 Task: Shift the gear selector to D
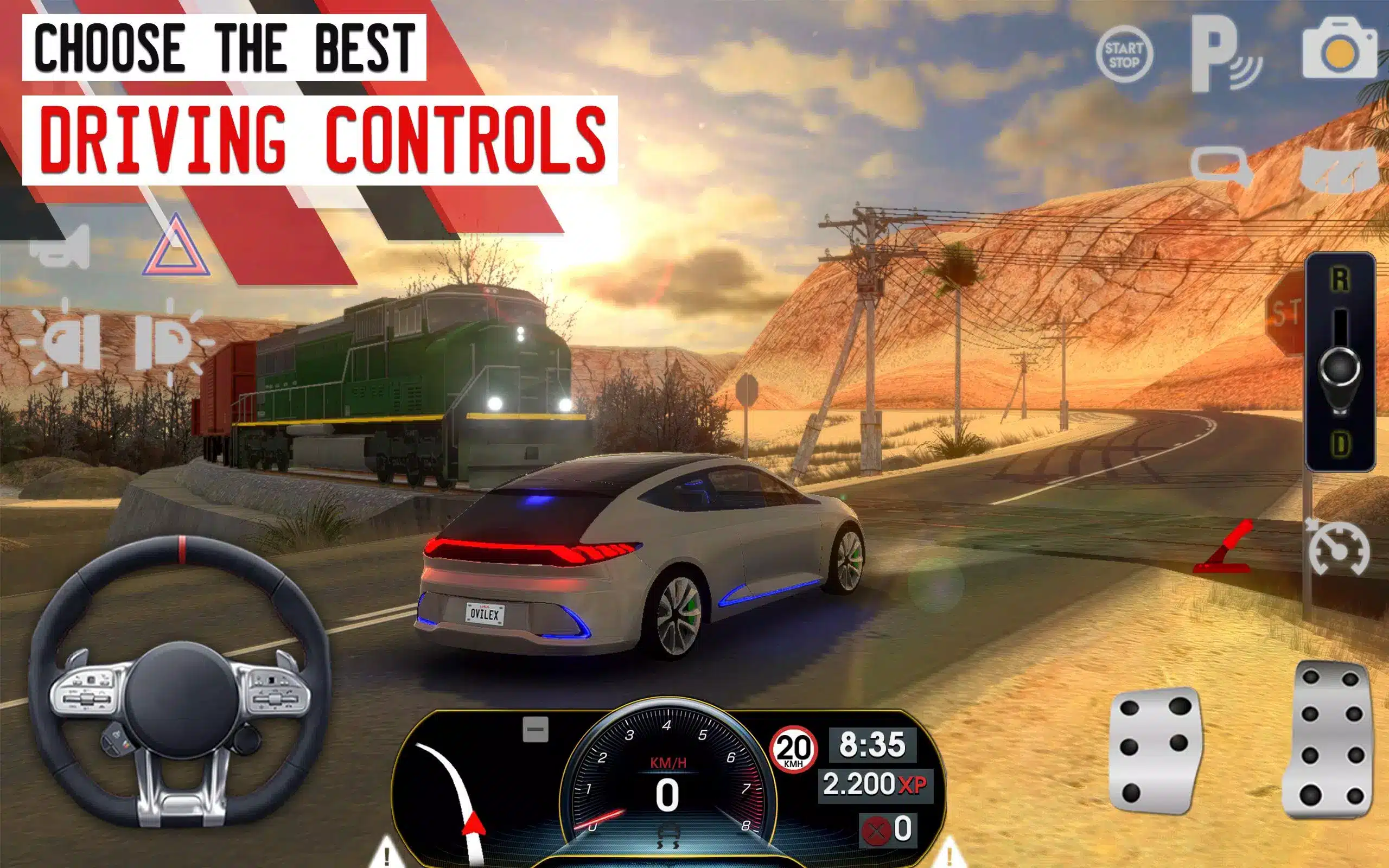[x=1340, y=444]
